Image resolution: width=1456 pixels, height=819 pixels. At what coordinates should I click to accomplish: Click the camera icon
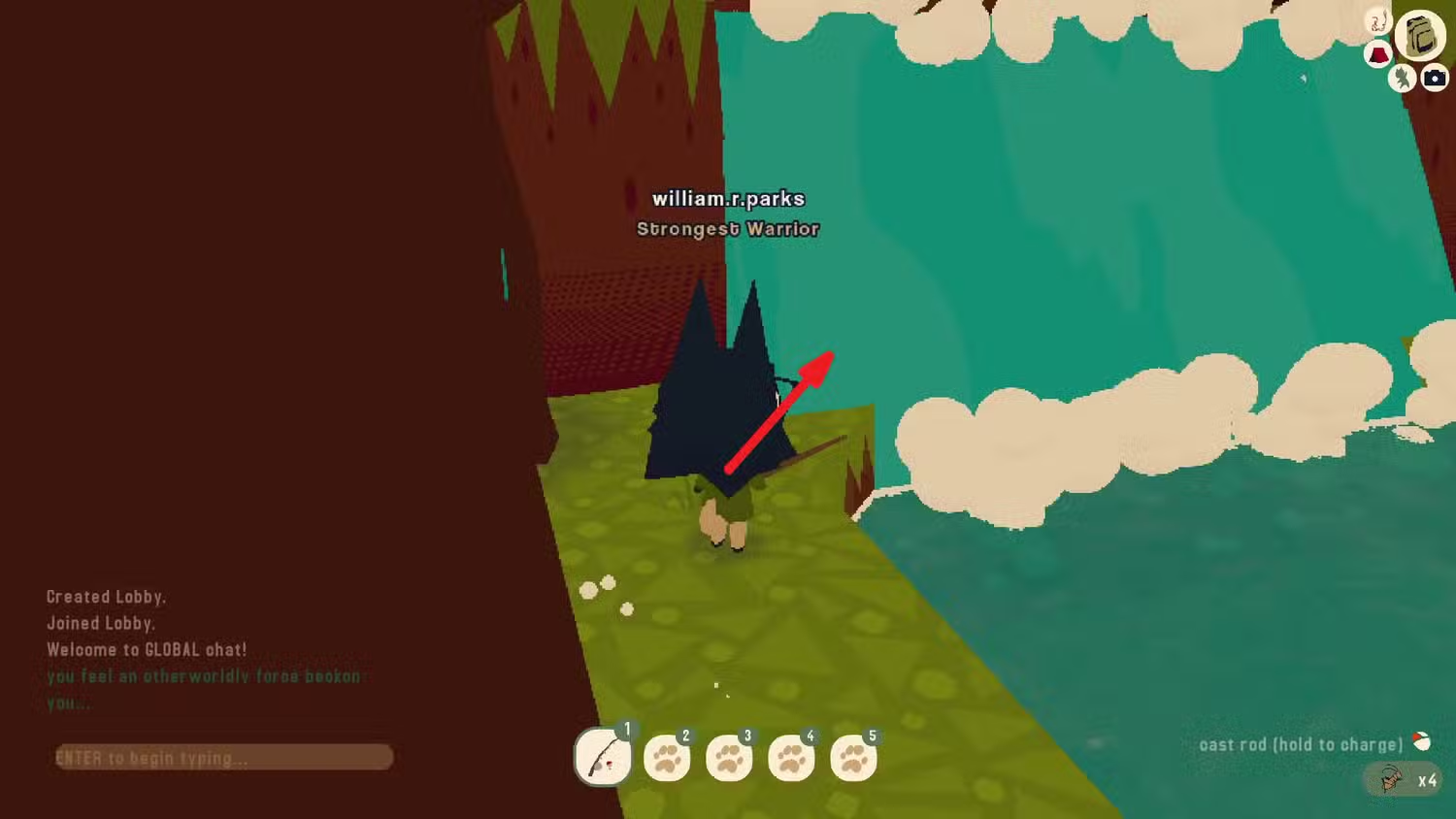coord(1435,78)
